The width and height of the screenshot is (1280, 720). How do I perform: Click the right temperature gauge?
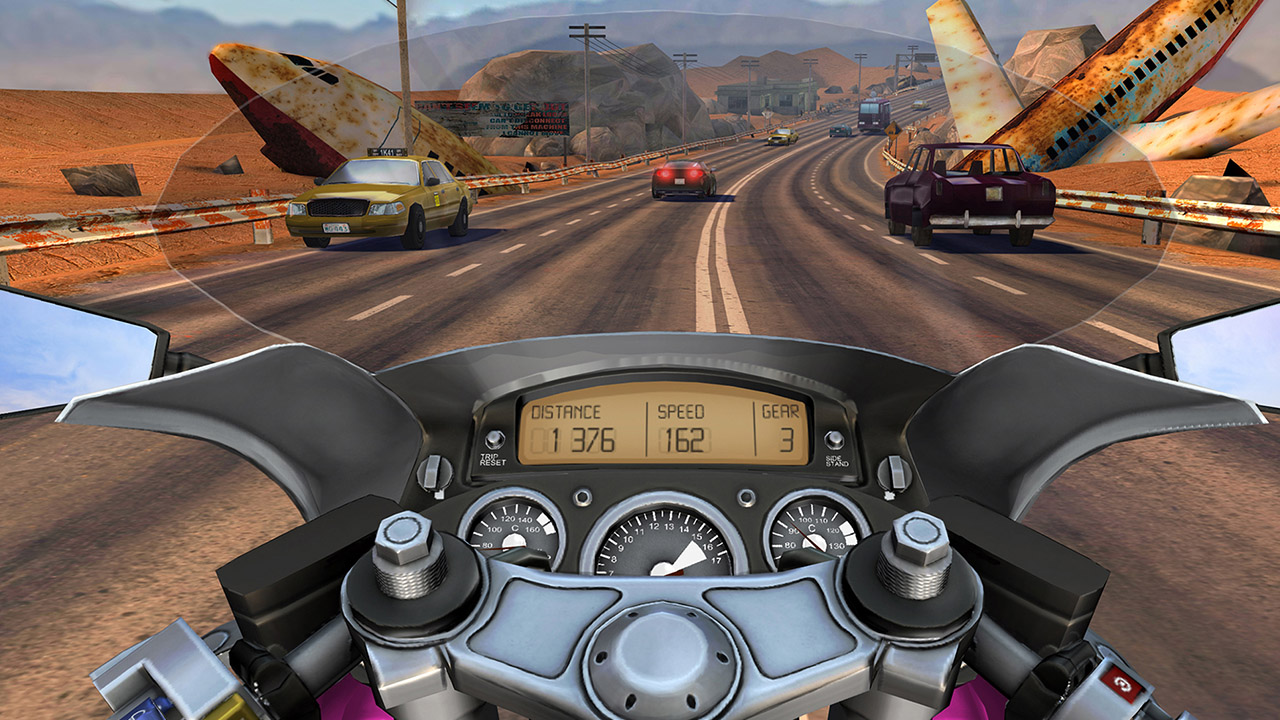pyautogui.click(x=812, y=533)
